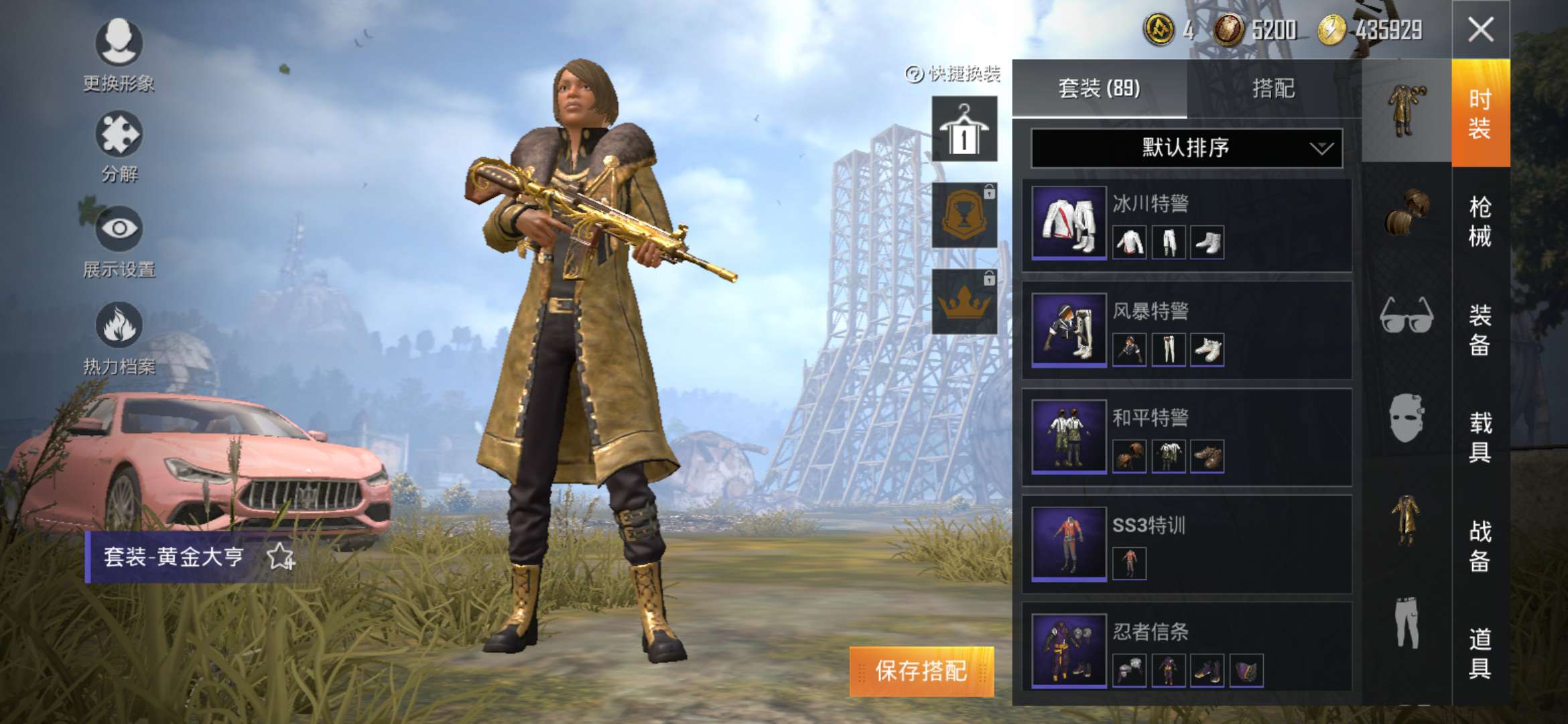The image size is (1568, 724).
Task: Click the 保存搭配 save outfit button
Action: click(x=921, y=671)
